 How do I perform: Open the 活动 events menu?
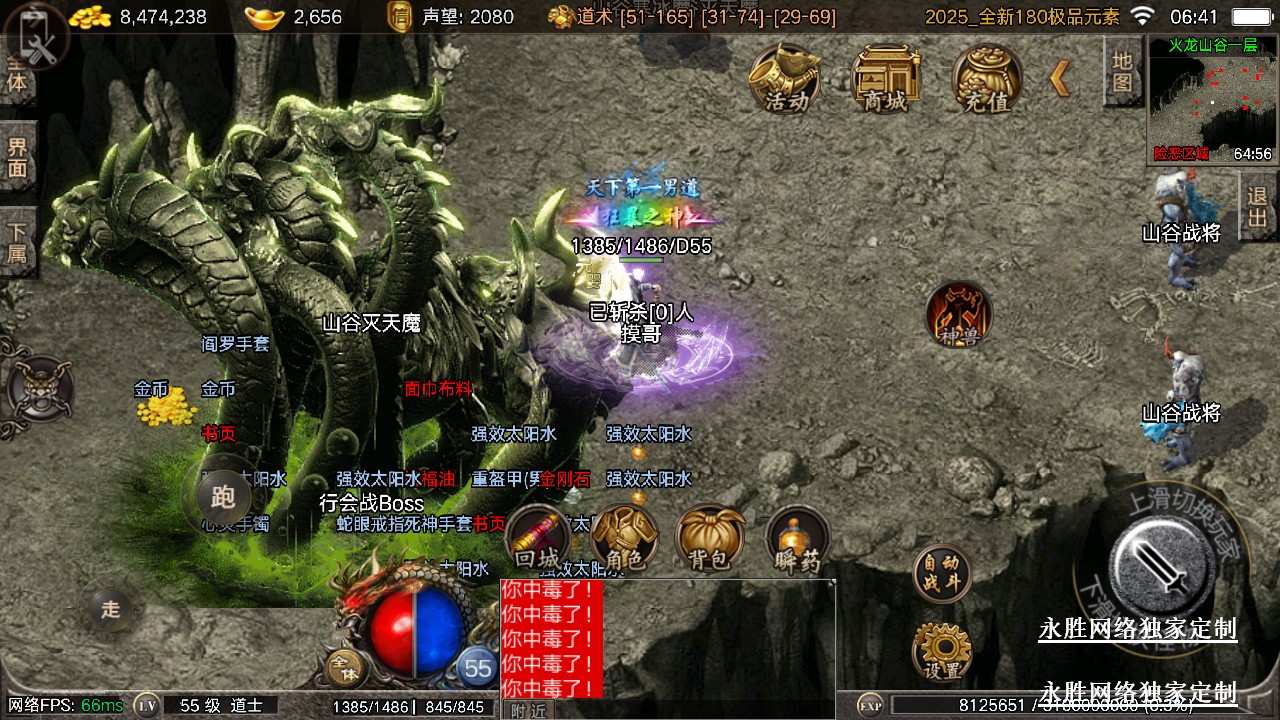(786, 78)
